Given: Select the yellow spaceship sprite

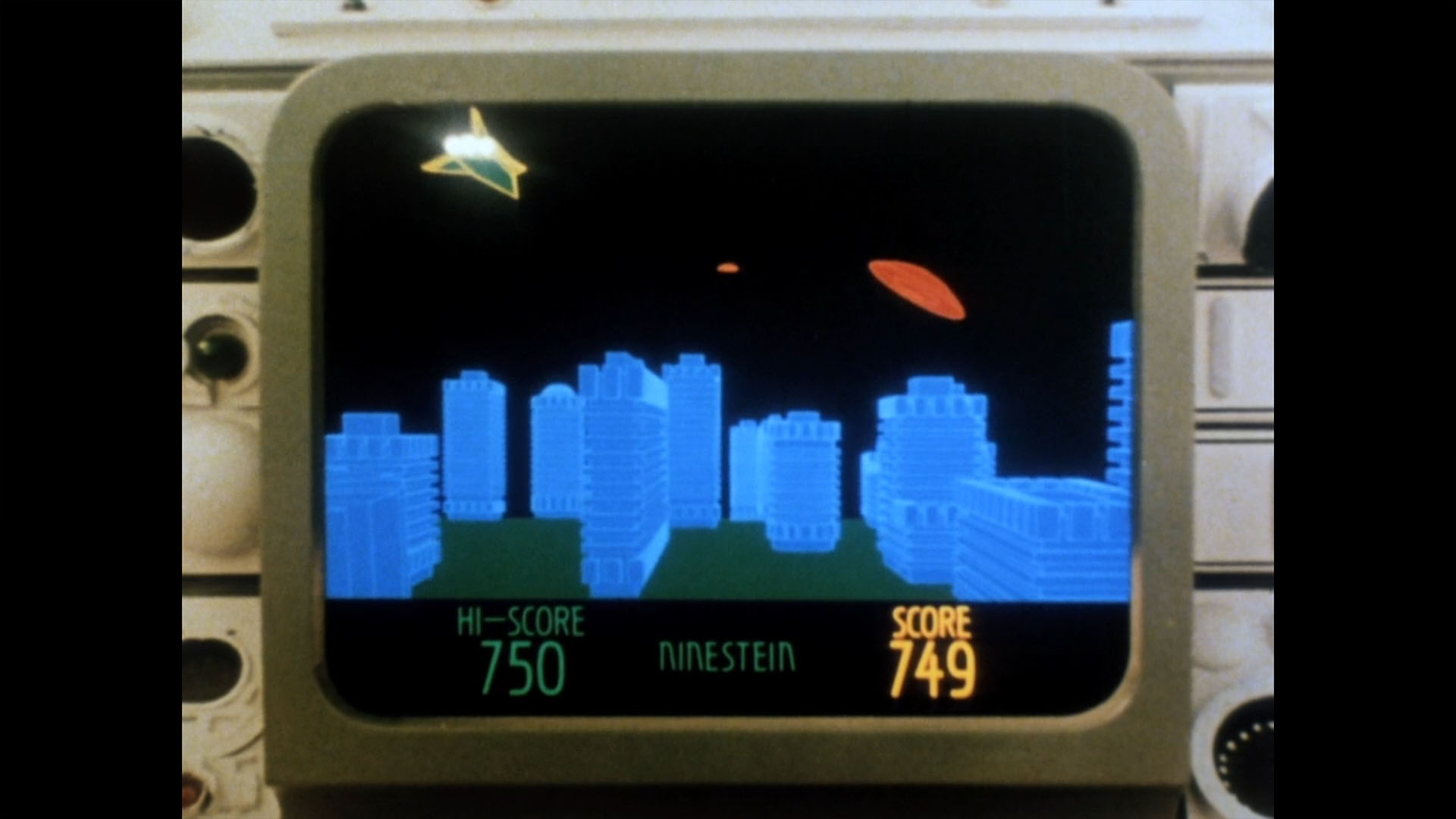Looking at the screenshot, I should tap(478, 155).
